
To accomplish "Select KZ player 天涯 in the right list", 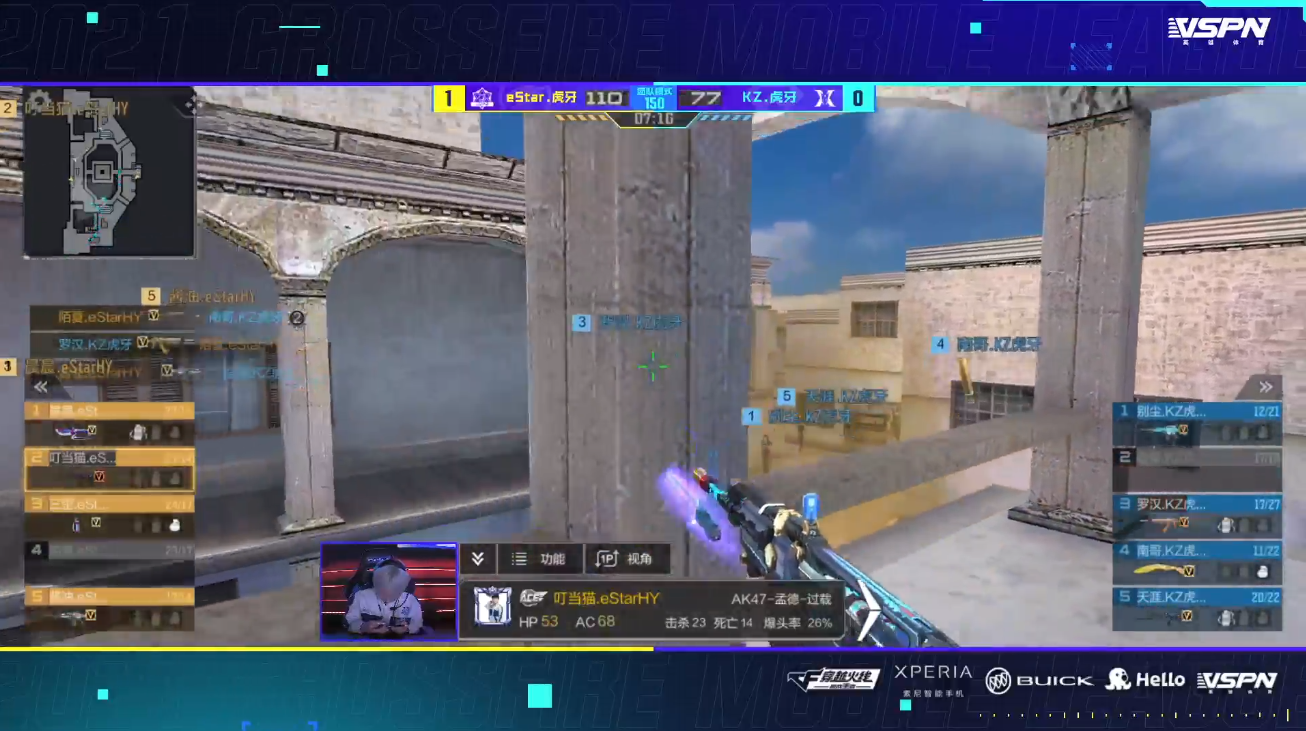I will click(x=1197, y=607).
